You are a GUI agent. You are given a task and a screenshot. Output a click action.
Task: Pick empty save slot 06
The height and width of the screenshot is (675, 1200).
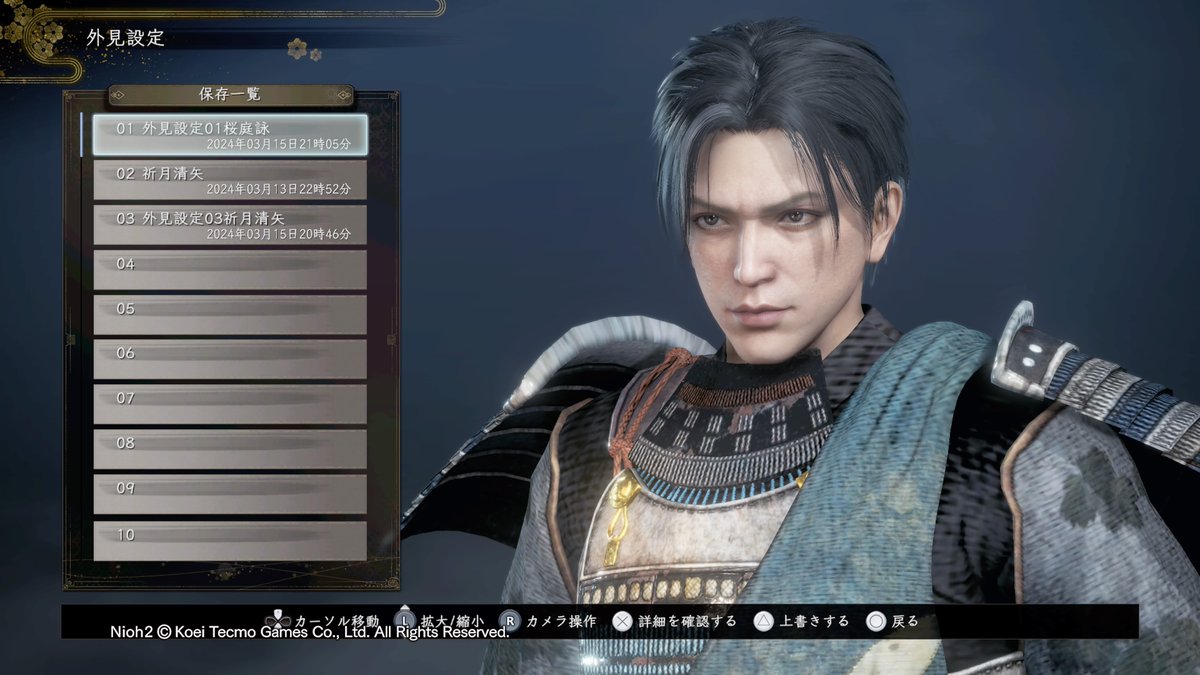tap(230, 359)
